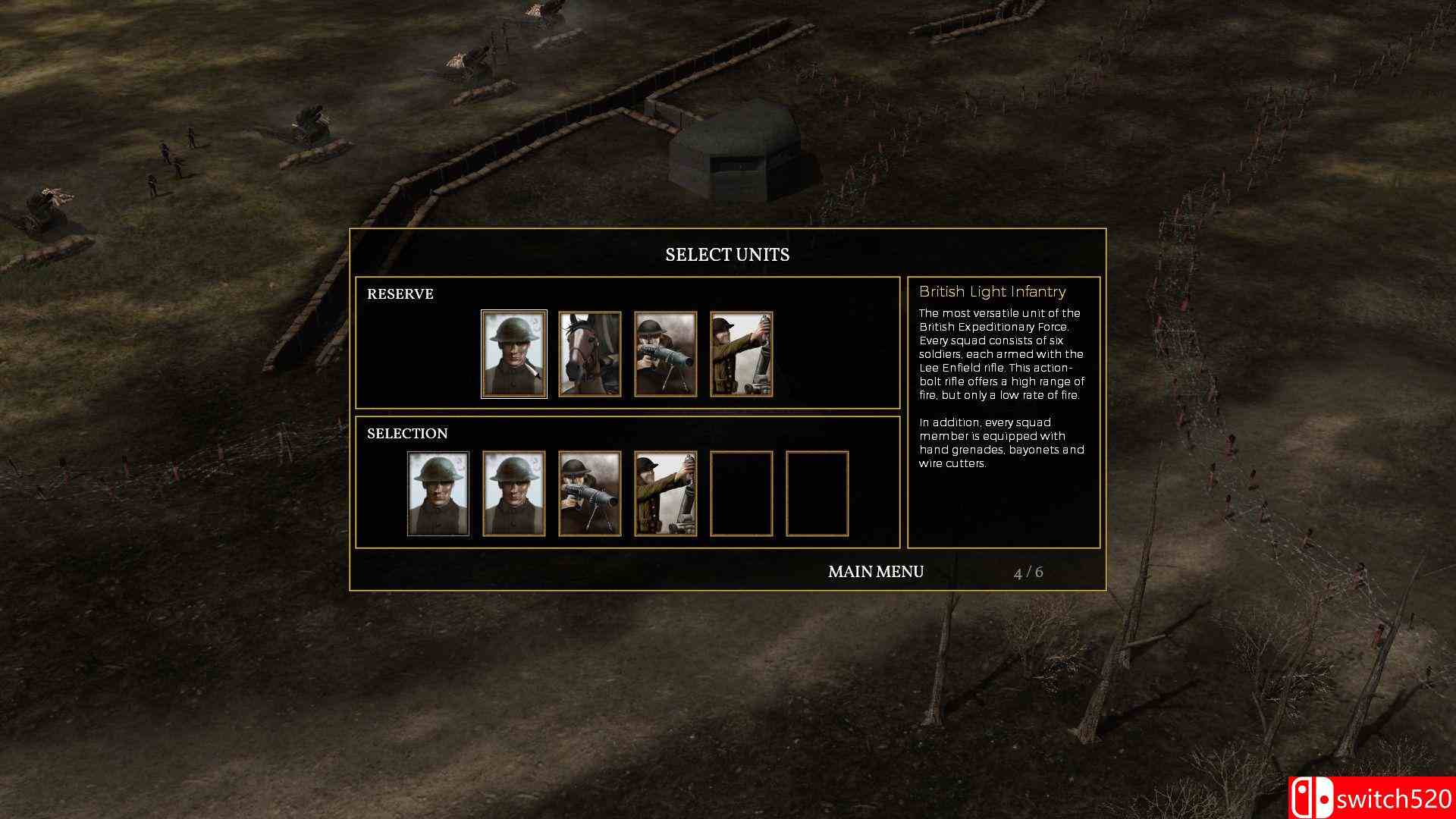Click the machine gunner portrait in Selection

pos(590,493)
